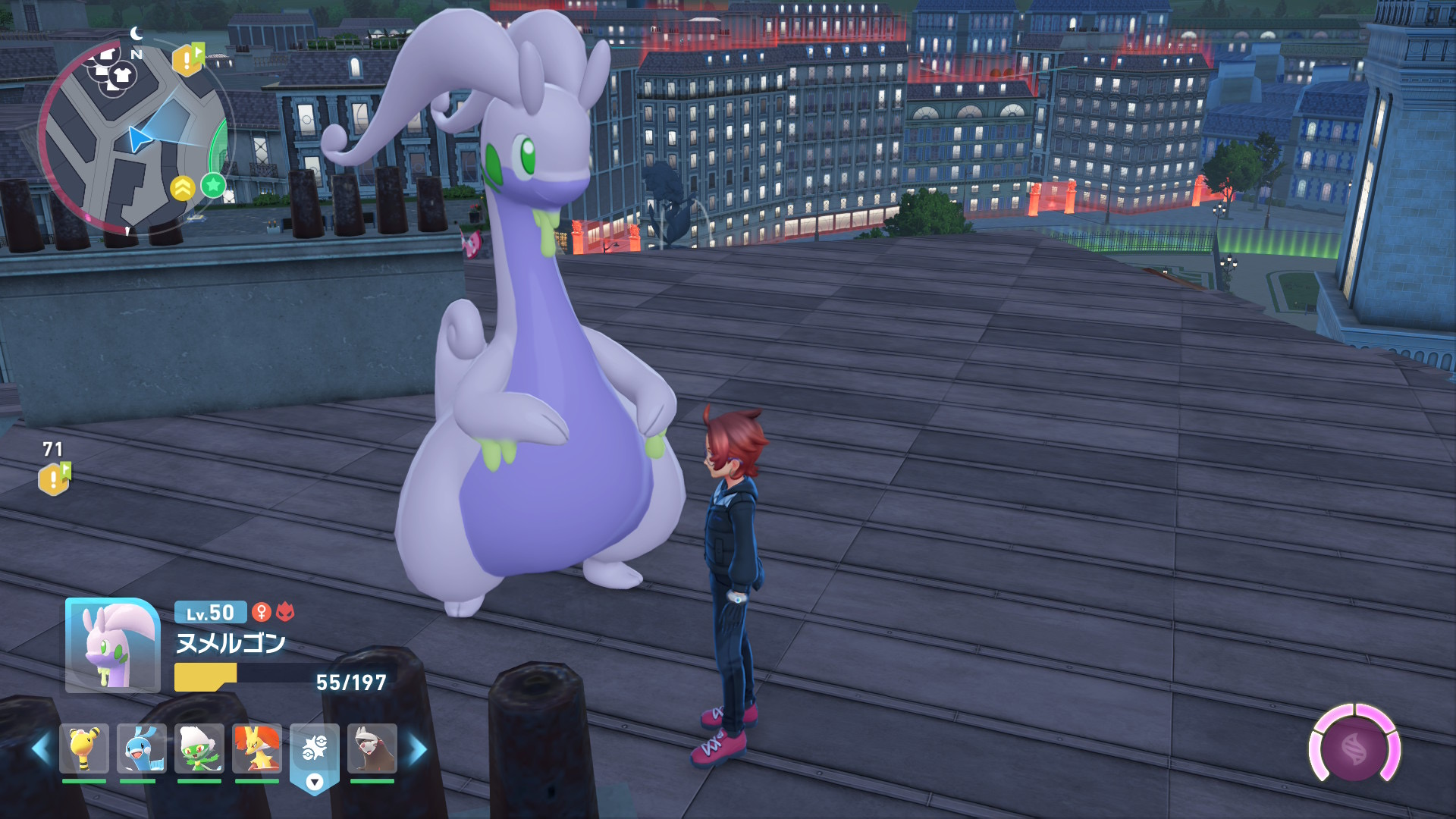
Task: Click the yellow double-chevron minimap marker
Action: point(183,188)
